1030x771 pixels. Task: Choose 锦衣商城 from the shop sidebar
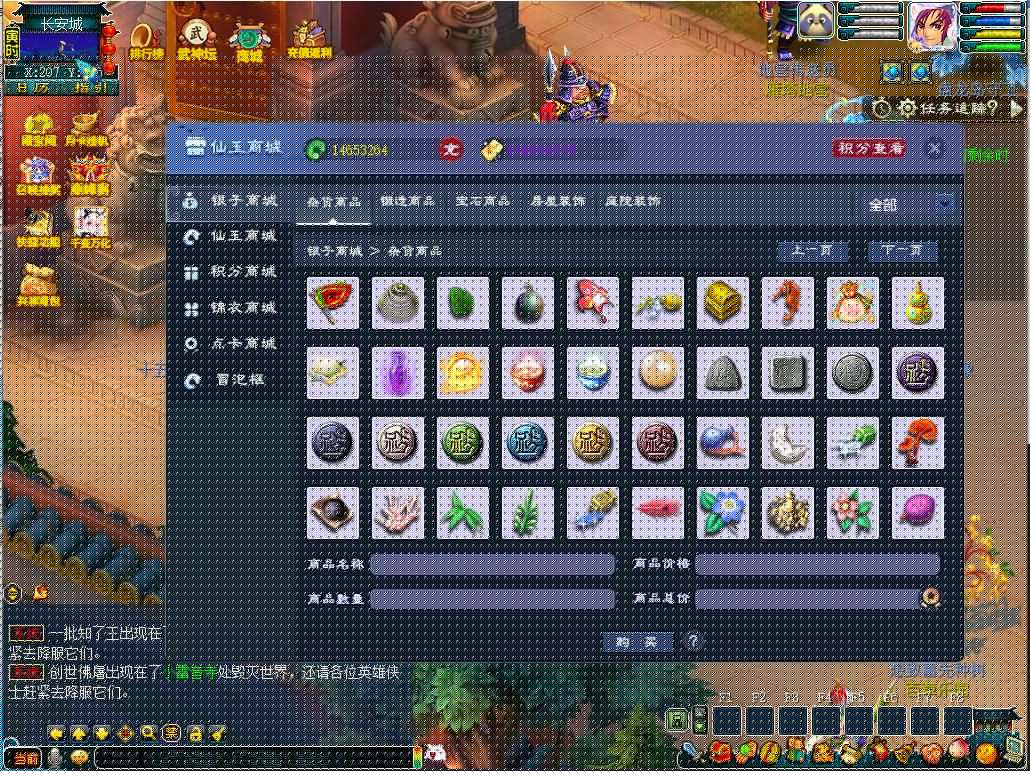pos(242,308)
